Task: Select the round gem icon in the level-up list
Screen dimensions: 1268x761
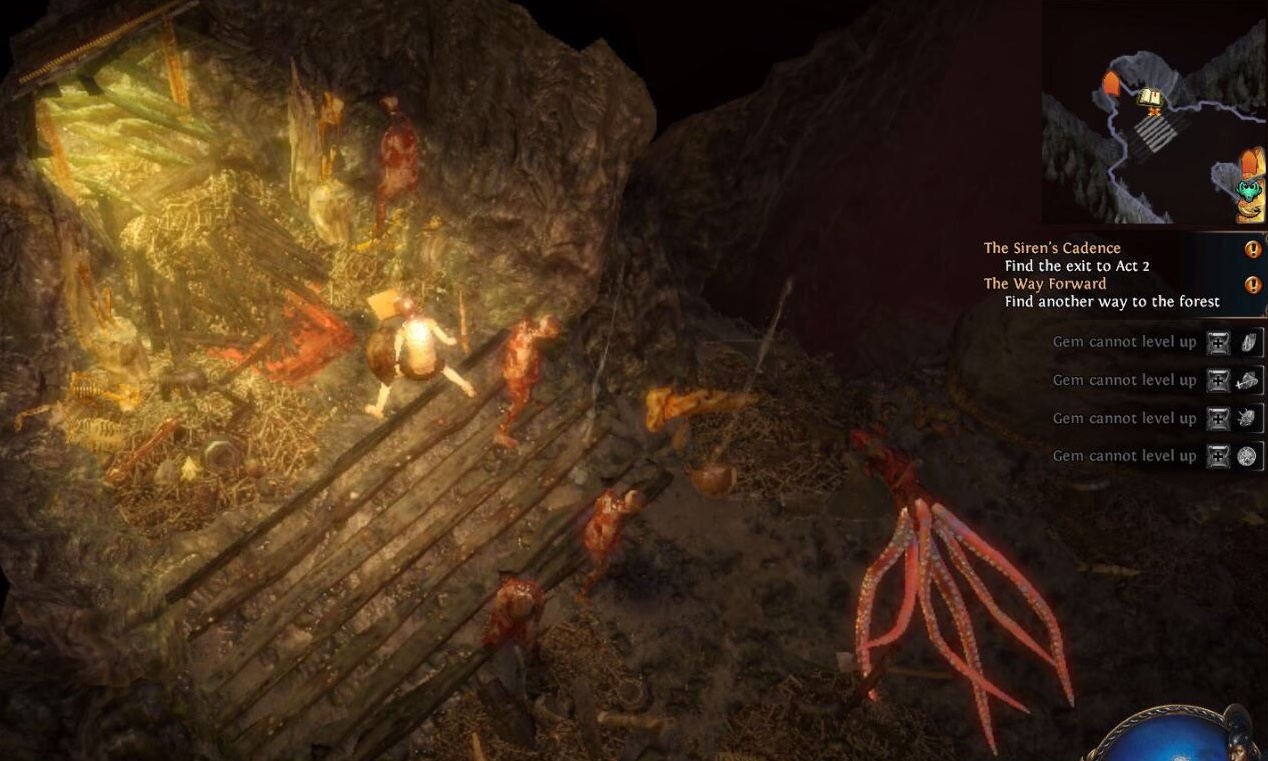Action: (1247, 456)
